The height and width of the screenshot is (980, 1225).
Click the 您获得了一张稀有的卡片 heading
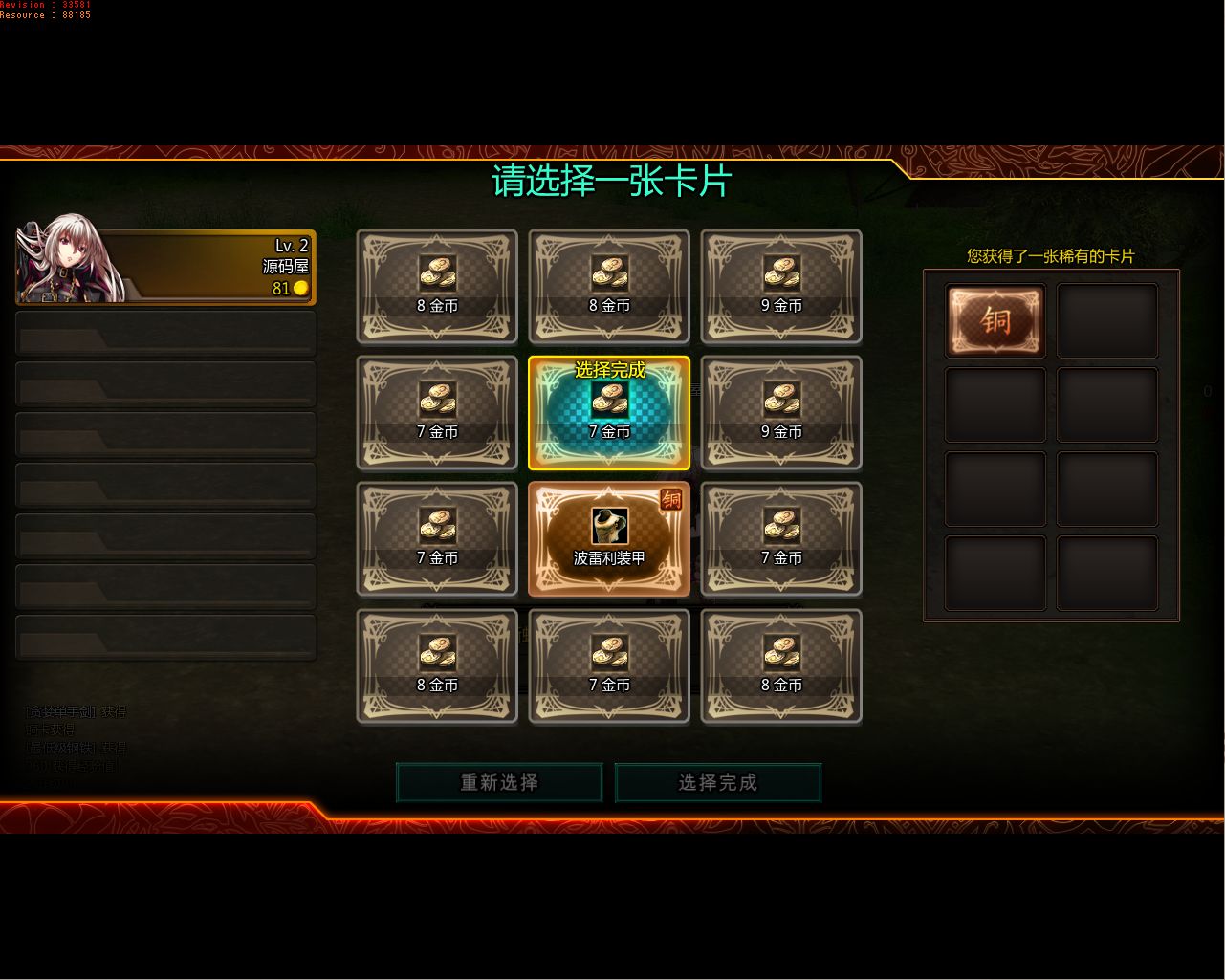point(1049,257)
